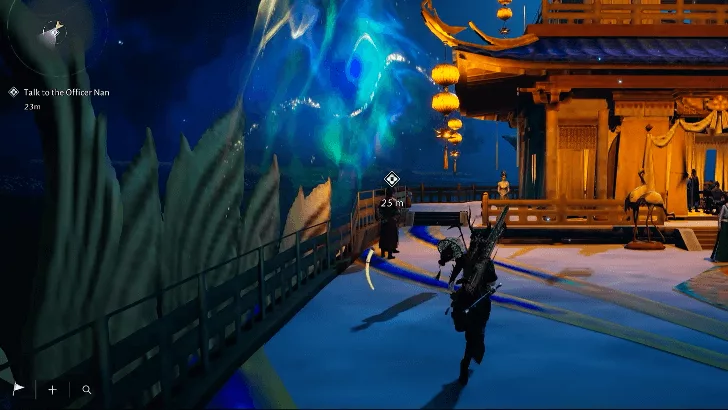Click the plus icon
The width and height of the screenshot is (728, 410).
click(53, 389)
